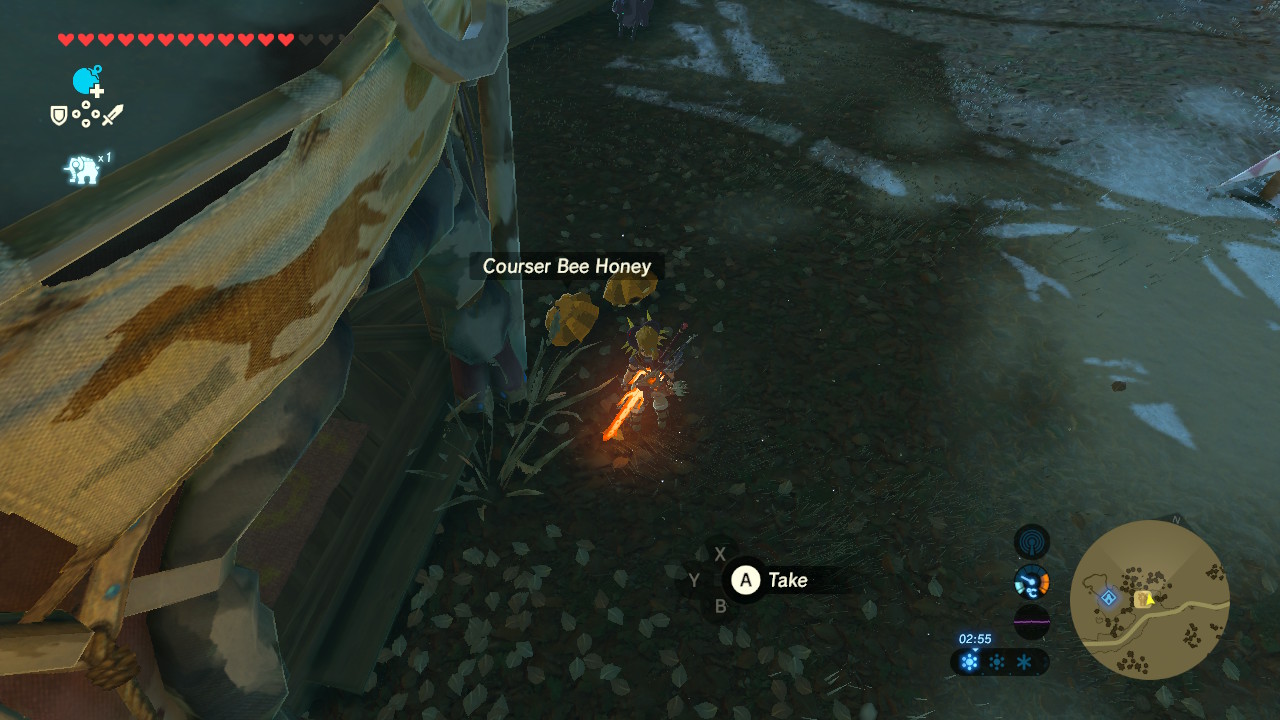Click the stable icon on the minimap
1280x720 pixels.
(1142, 599)
